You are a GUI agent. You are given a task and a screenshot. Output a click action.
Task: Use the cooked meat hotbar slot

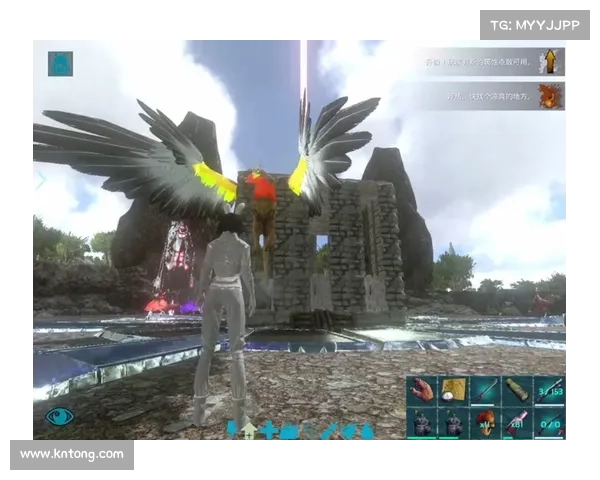(486, 423)
